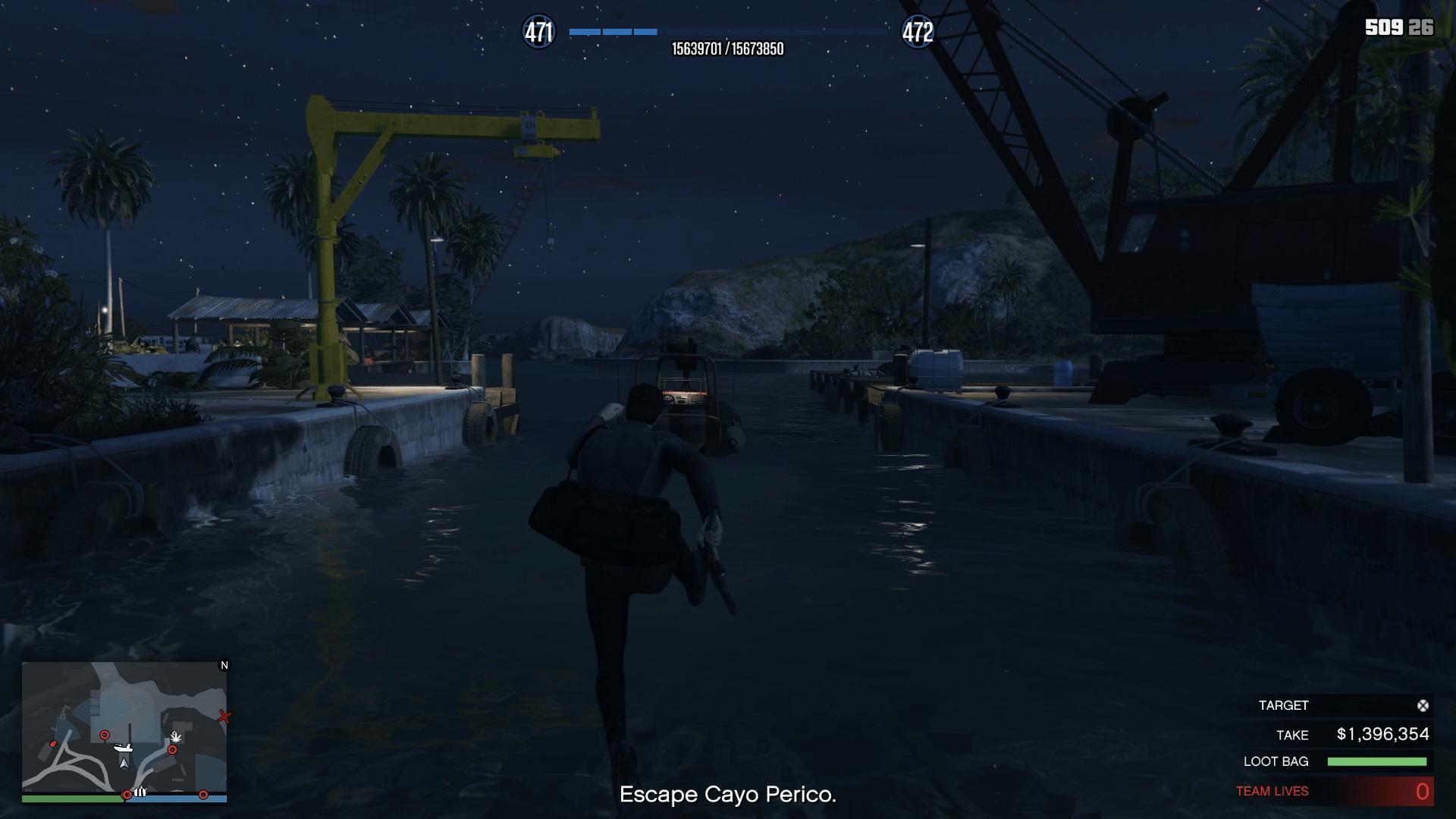Click the white boat icon on the minimap

click(x=124, y=748)
